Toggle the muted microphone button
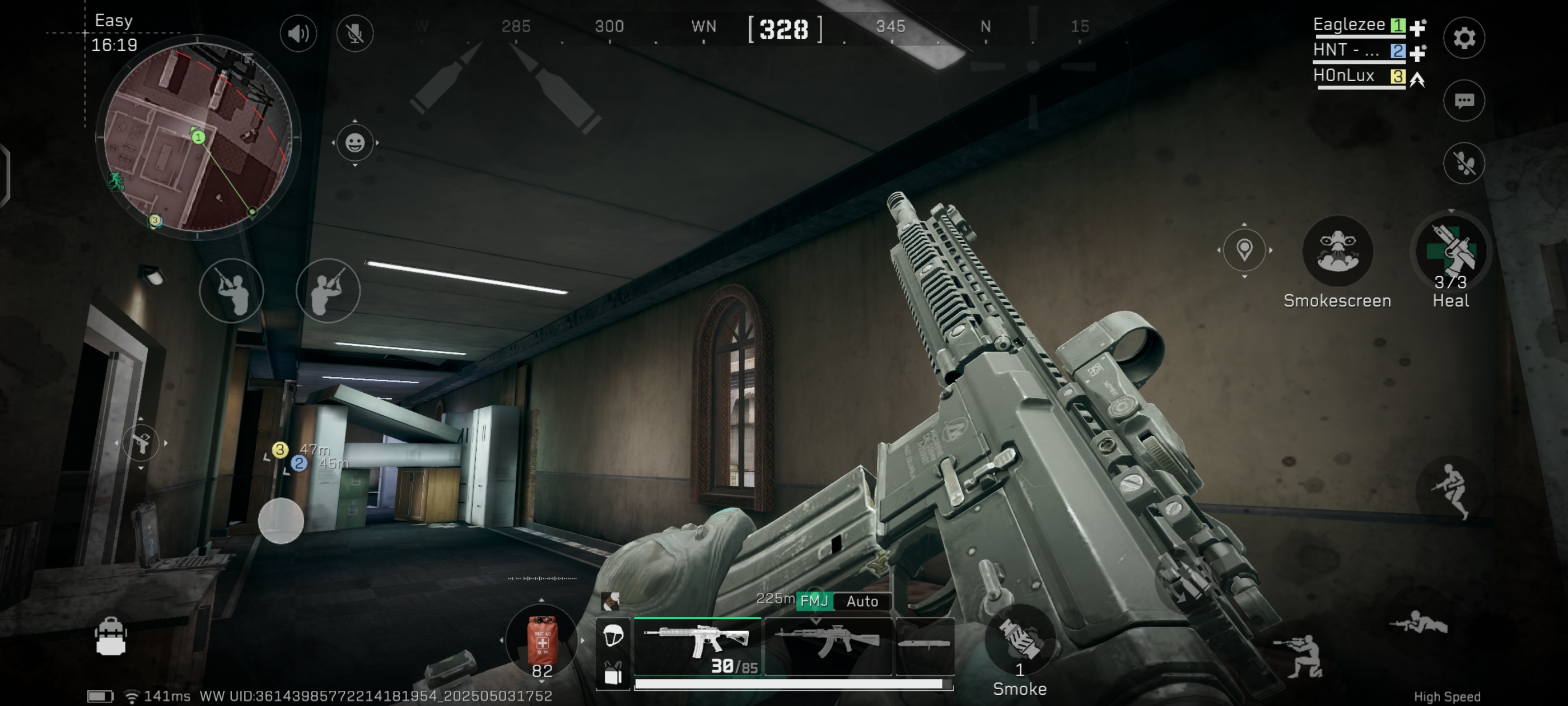This screenshot has width=1568, height=706. (355, 33)
